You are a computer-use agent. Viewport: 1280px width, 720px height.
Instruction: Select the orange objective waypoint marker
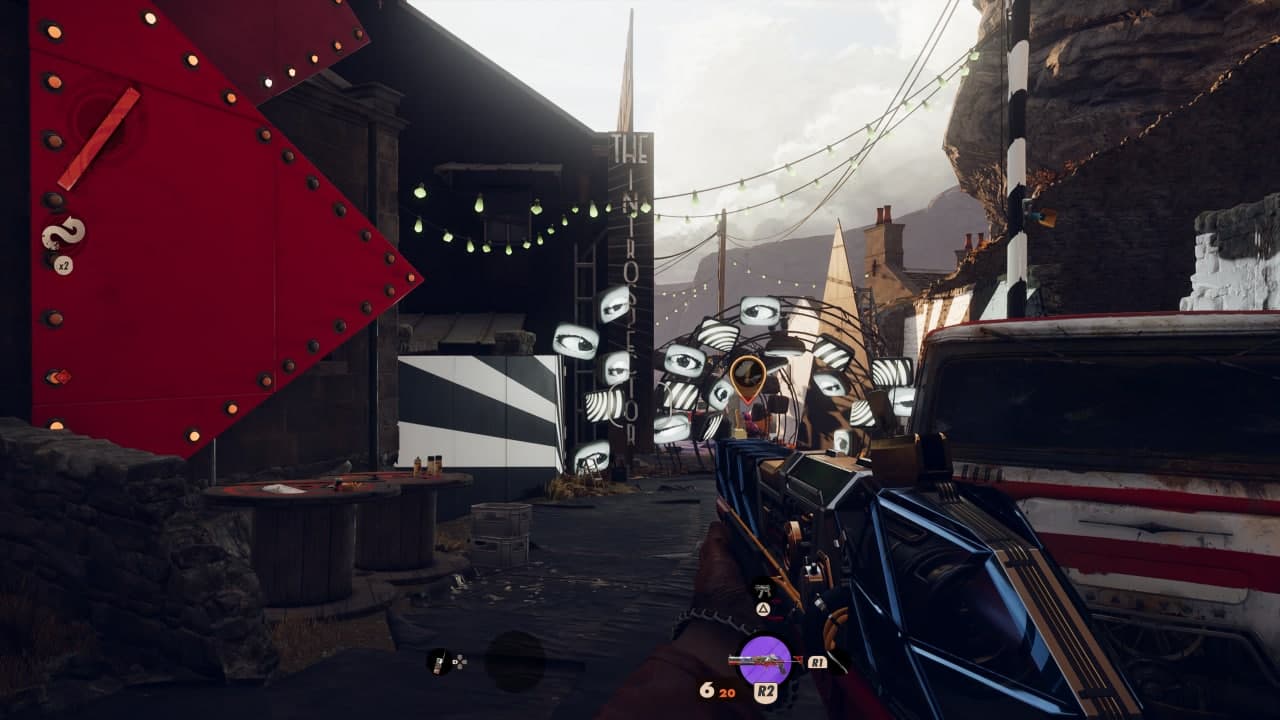tap(747, 377)
